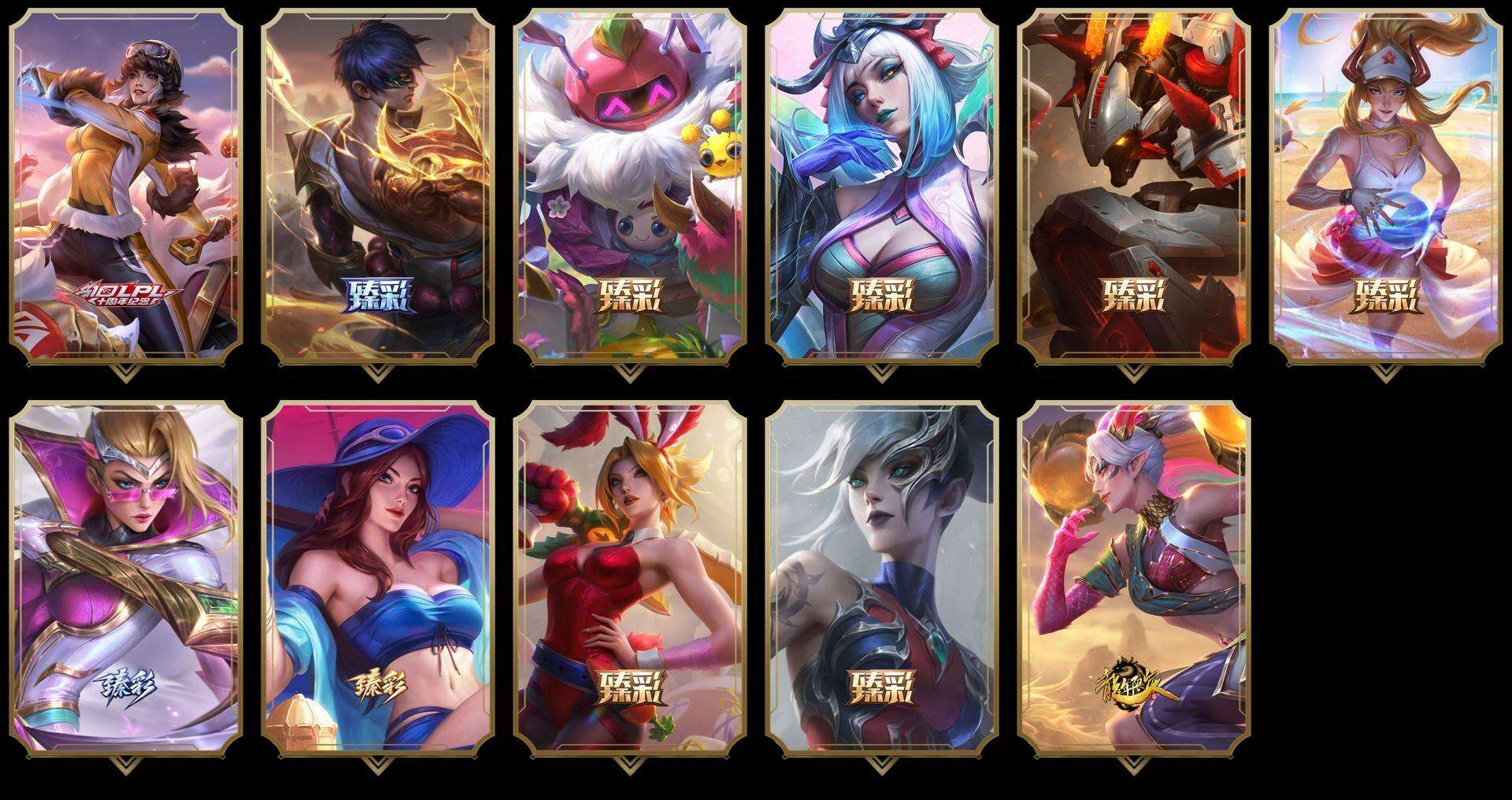The height and width of the screenshot is (800, 1512).
Task: Select the pink-visor blonde woman card
Action: coord(126,578)
